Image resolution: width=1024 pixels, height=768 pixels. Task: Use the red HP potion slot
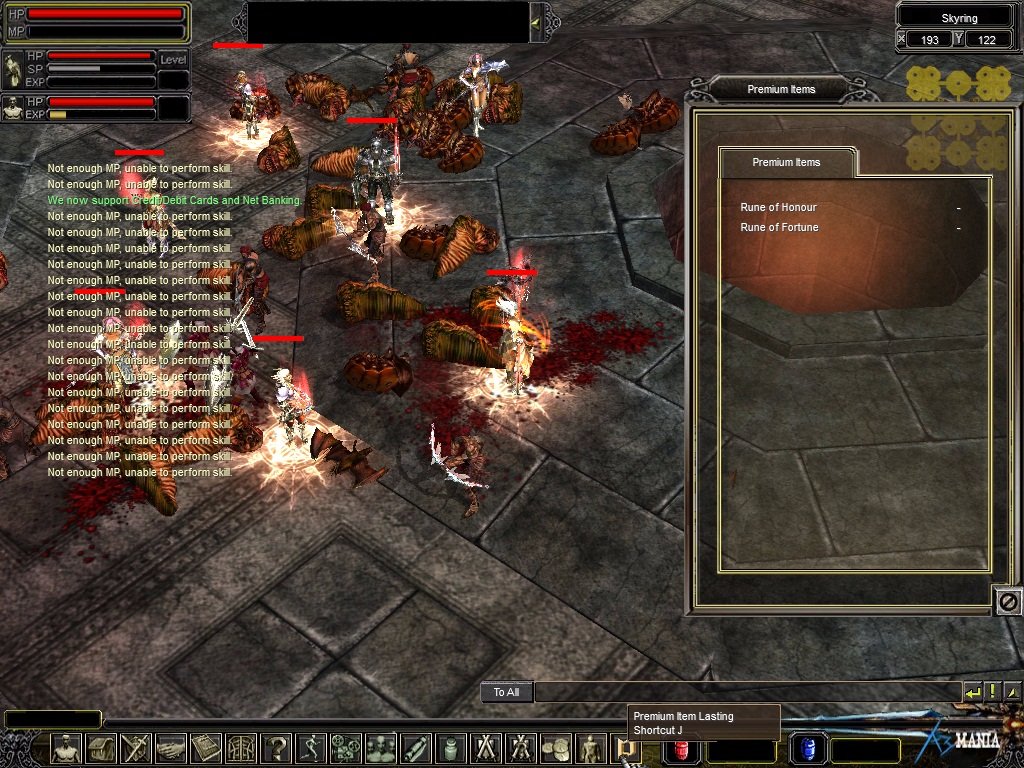680,749
